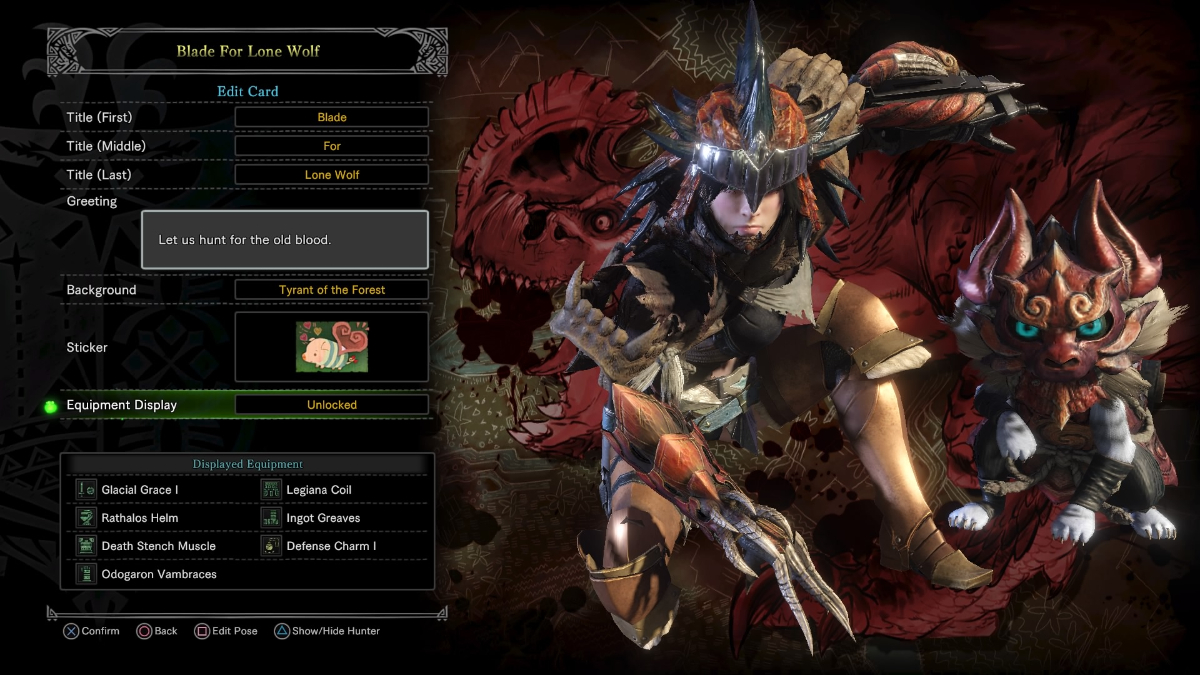Select the Ingot Greaves entry
This screenshot has width=1200, height=675.
click(x=322, y=518)
